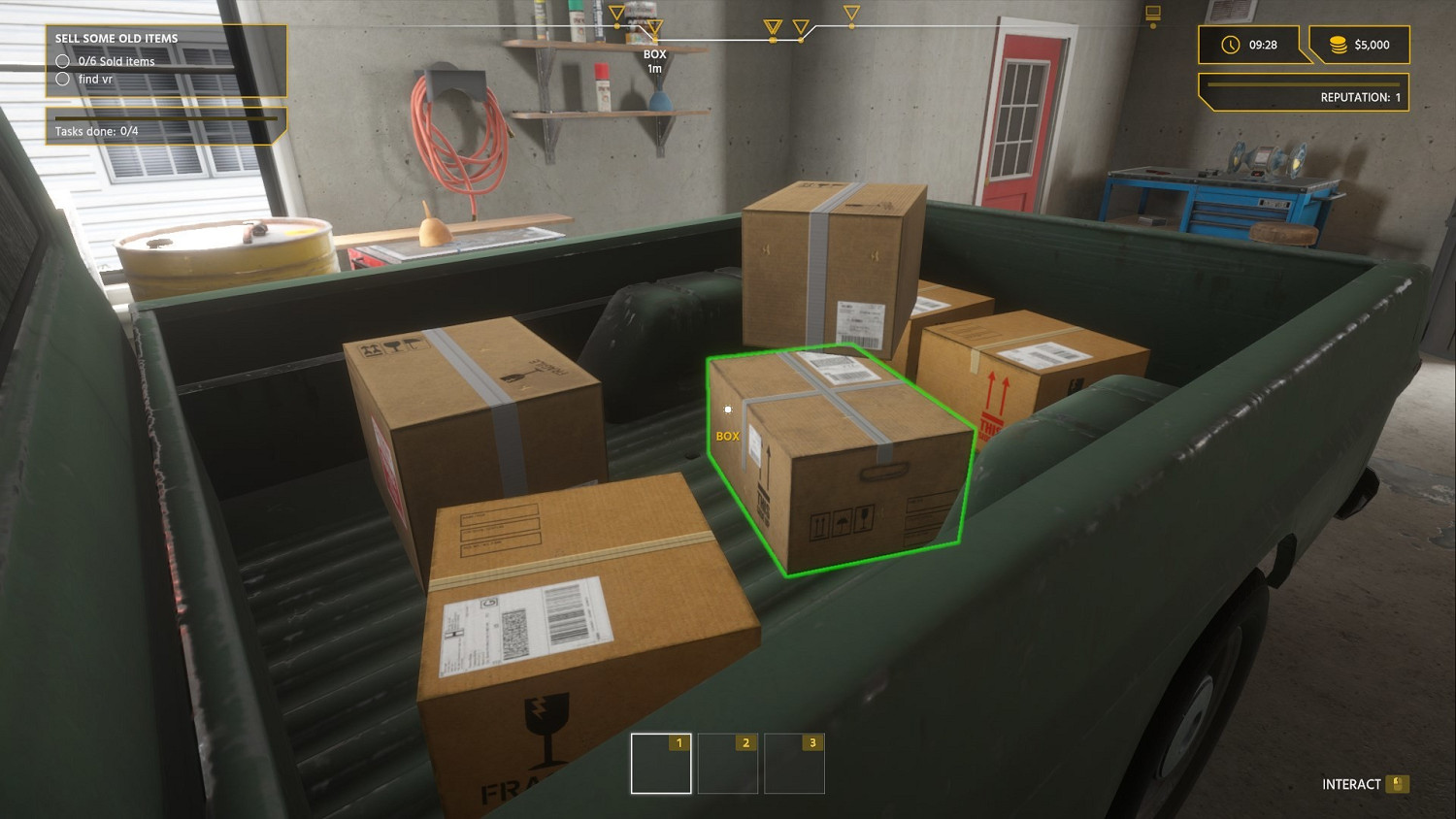Open the computer monitor icon near the top right

pos(1153,13)
